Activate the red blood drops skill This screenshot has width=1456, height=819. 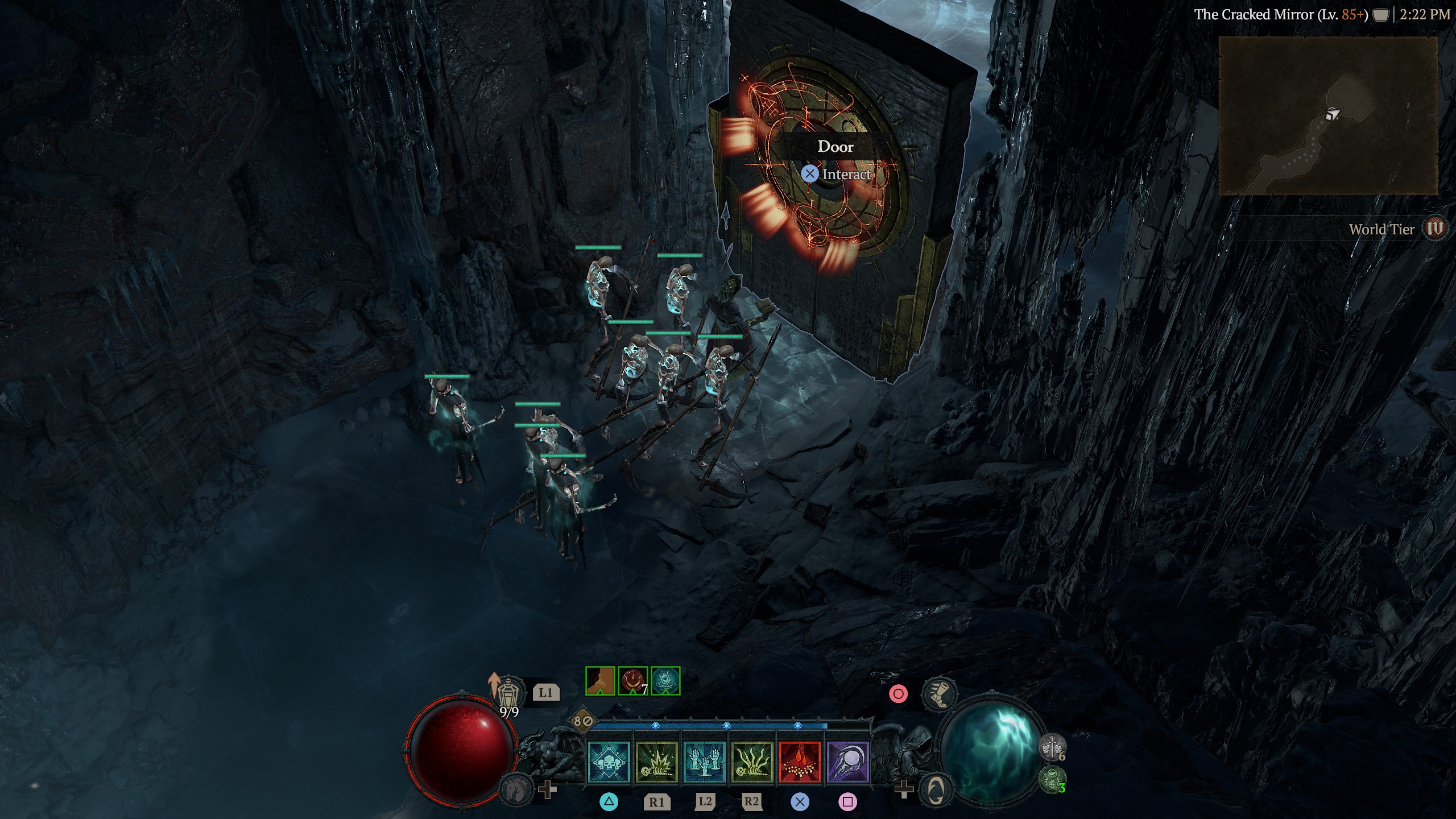coord(800,762)
